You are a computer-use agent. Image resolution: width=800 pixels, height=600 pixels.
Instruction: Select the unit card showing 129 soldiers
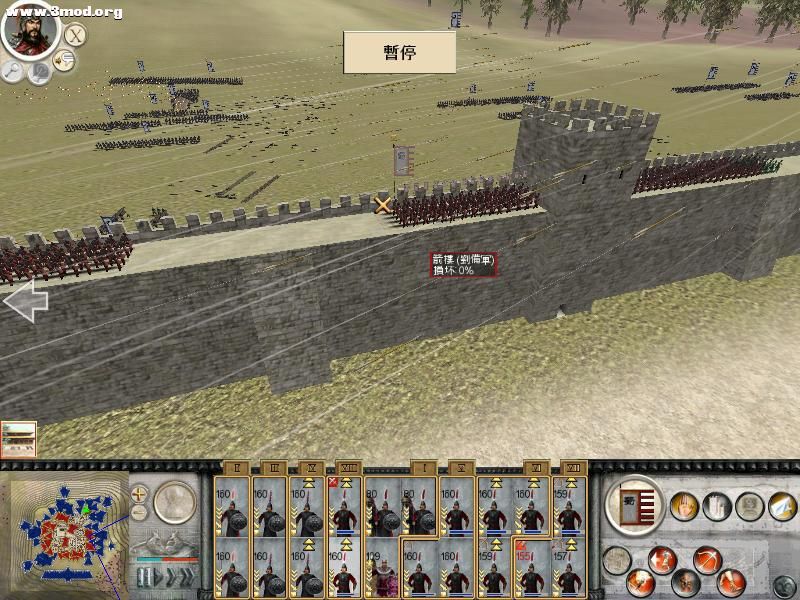pos(381,569)
